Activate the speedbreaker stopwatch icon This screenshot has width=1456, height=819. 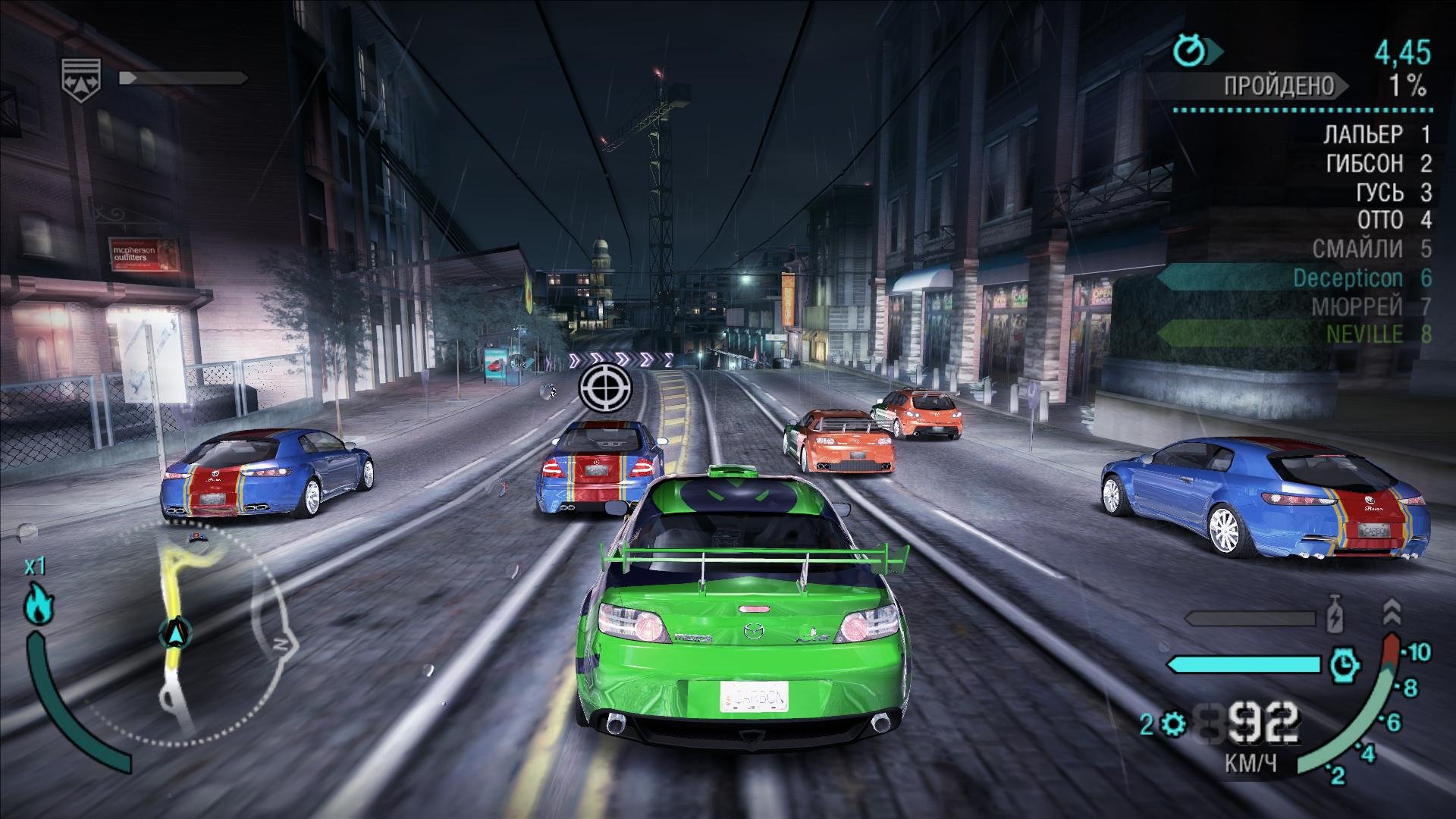click(x=1344, y=665)
